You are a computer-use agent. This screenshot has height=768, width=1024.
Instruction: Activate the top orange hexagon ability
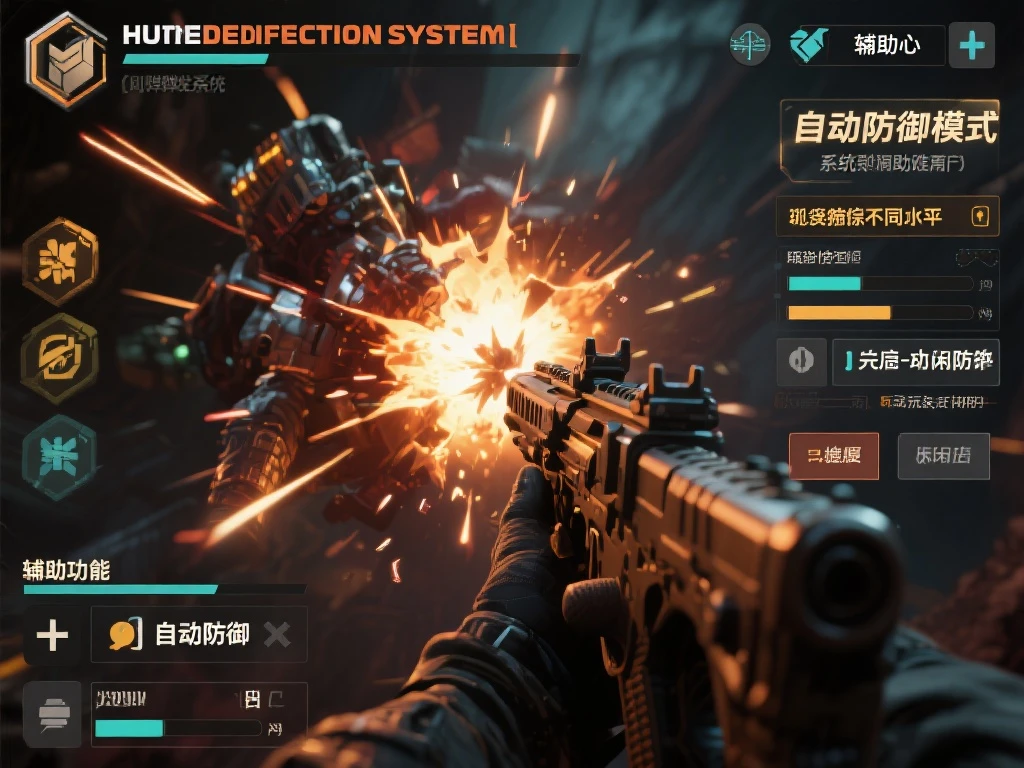coord(60,262)
